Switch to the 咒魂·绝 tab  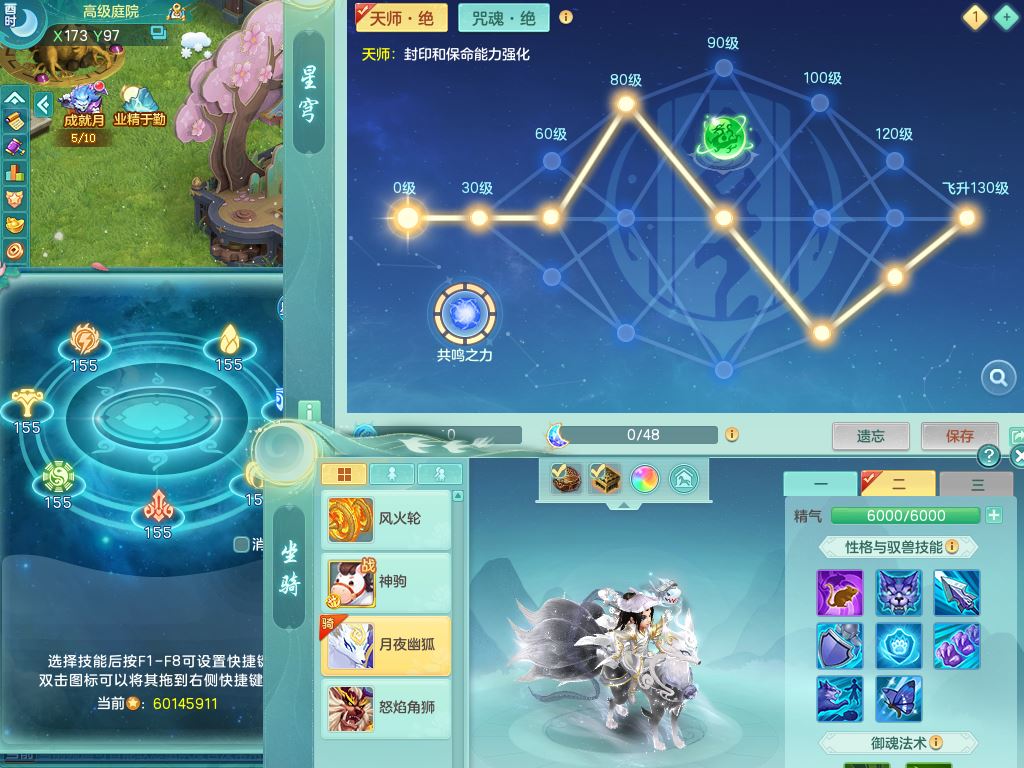[502, 18]
